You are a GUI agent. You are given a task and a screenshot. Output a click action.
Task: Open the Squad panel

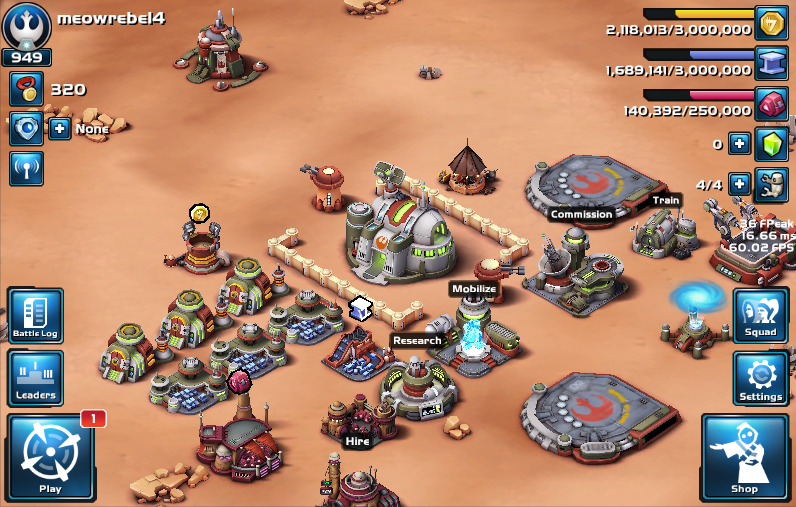(761, 314)
